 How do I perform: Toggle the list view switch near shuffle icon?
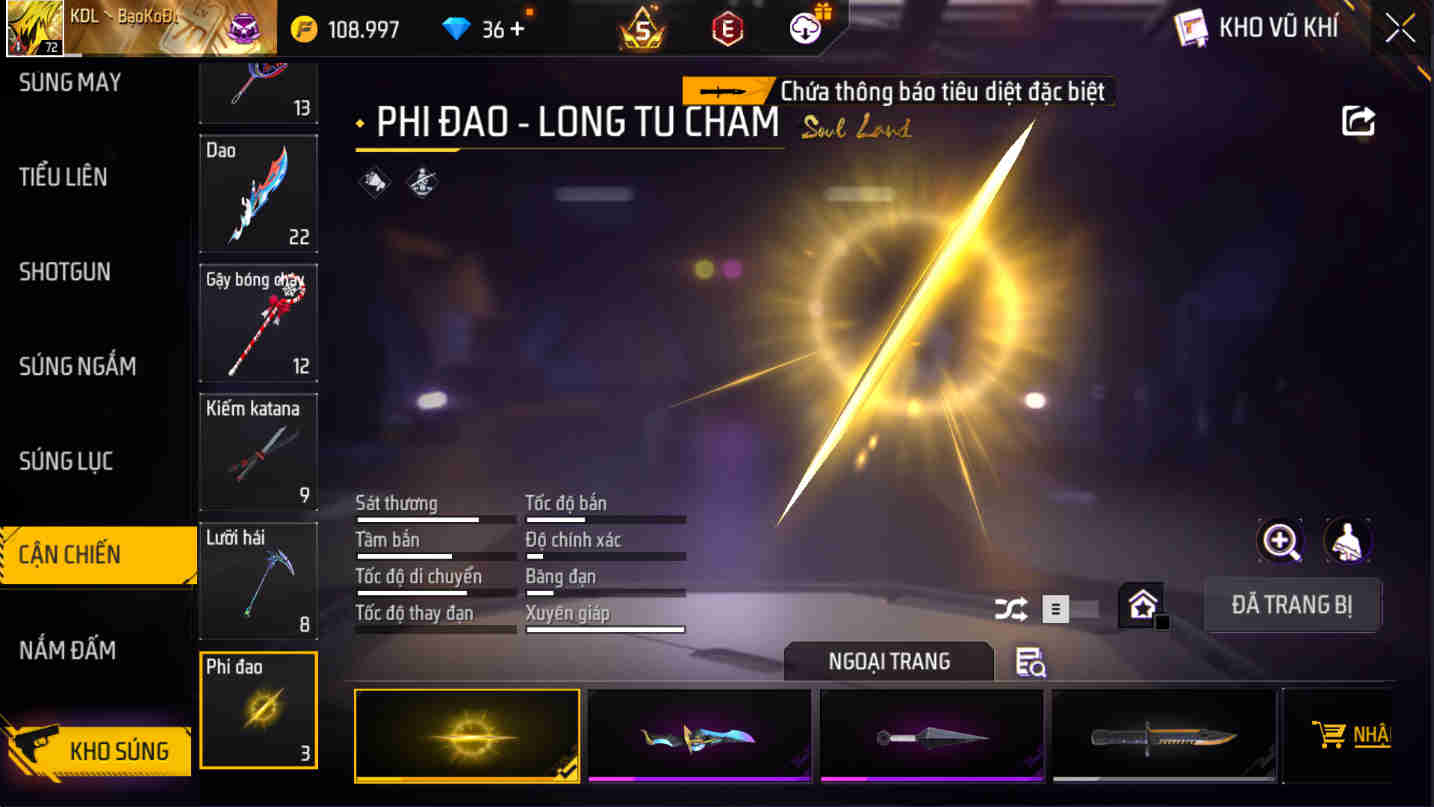coord(1056,609)
